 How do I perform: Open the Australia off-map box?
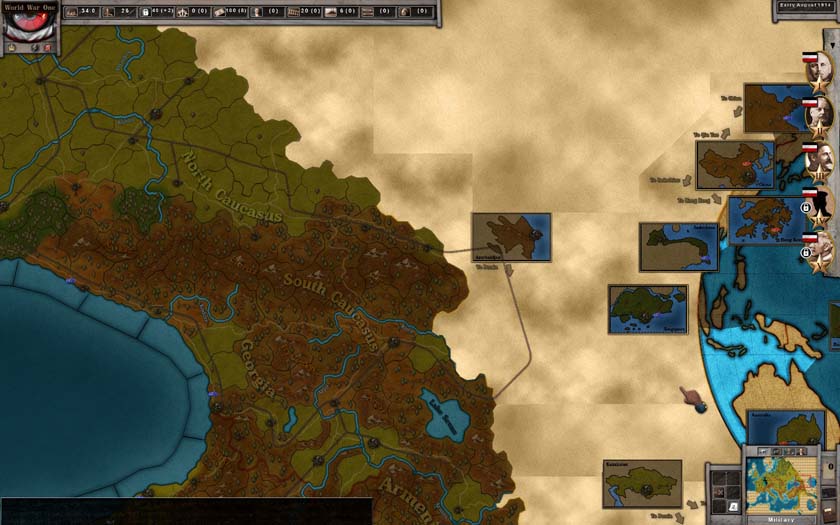pos(786,428)
